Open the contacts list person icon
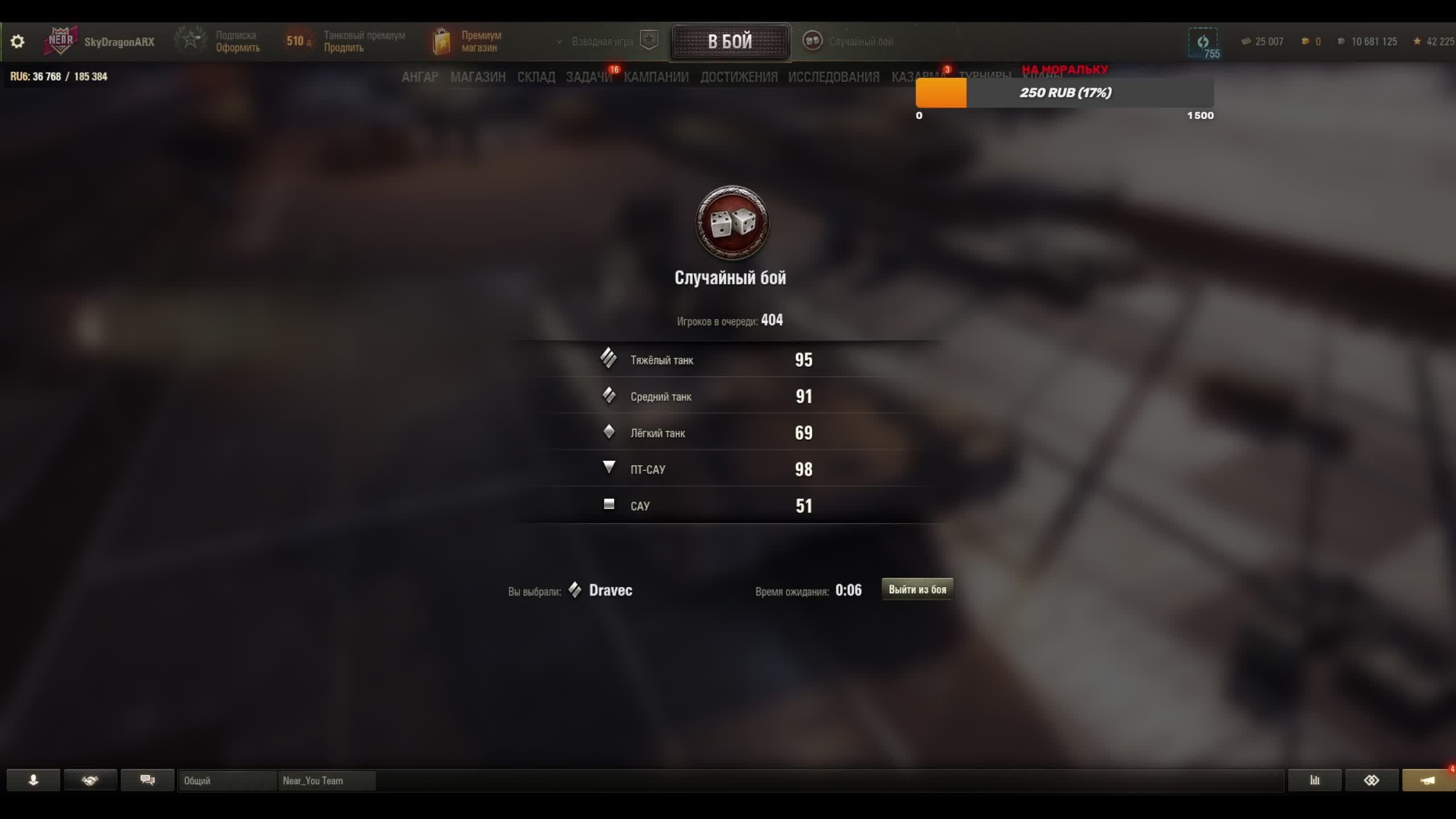The image size is (1456, 819). click(33, 780)
